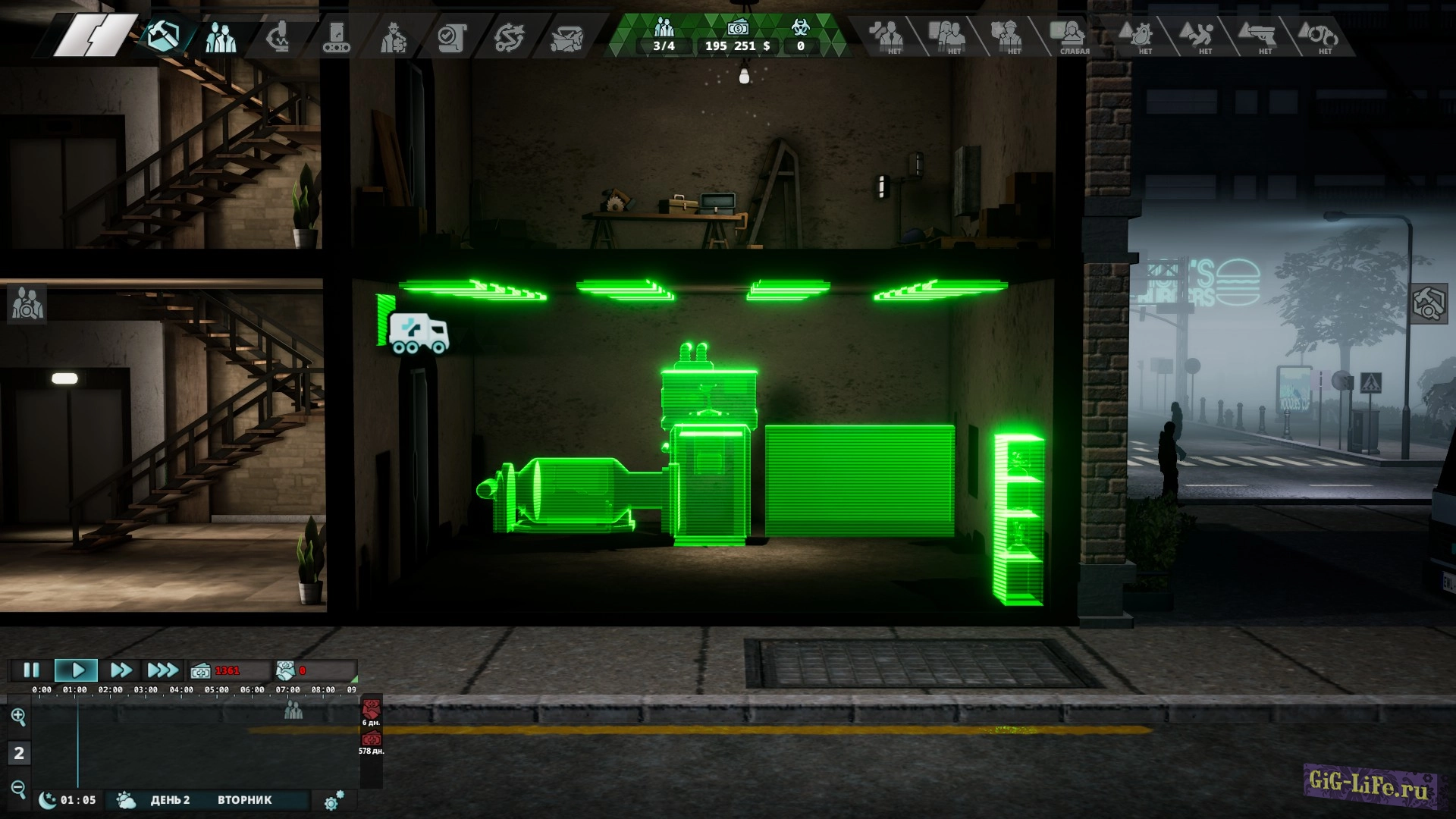Image resolution: width=1456 pixels, height=819 pixels.
Task: Open the dealer with money bag tab
Action: [x=394, y=36]
